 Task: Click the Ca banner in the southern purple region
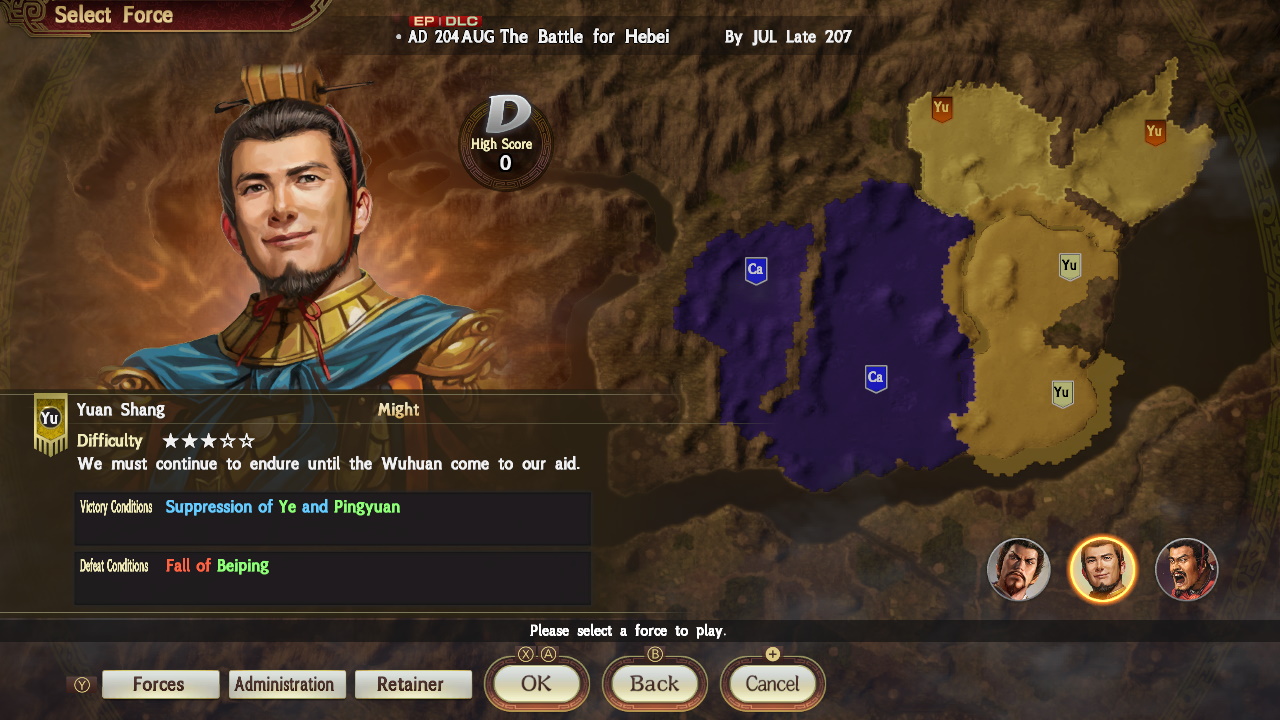pos(875,377)
